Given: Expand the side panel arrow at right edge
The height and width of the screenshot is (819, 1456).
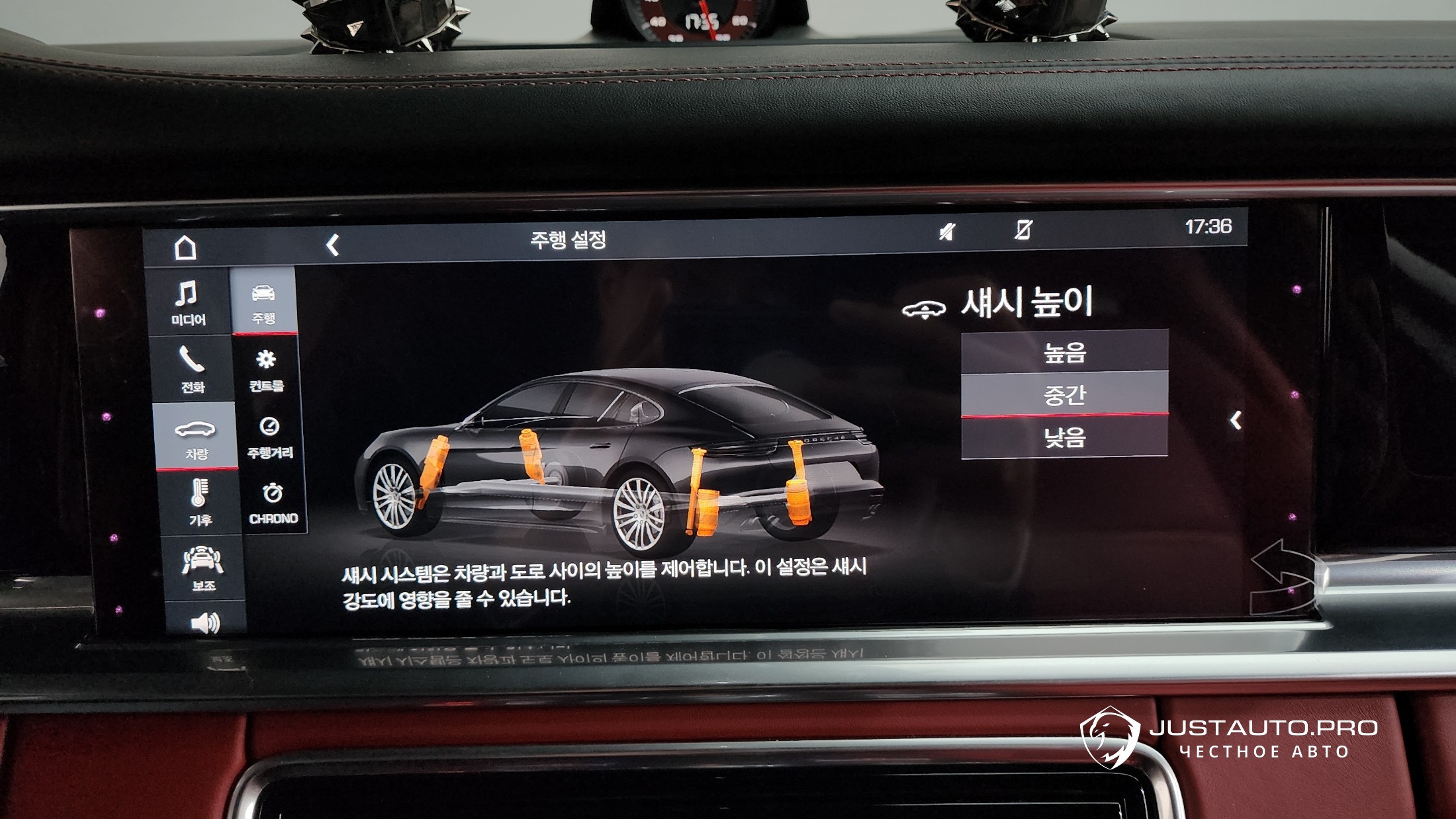Looking at the screenshot, I should 1235,420.
